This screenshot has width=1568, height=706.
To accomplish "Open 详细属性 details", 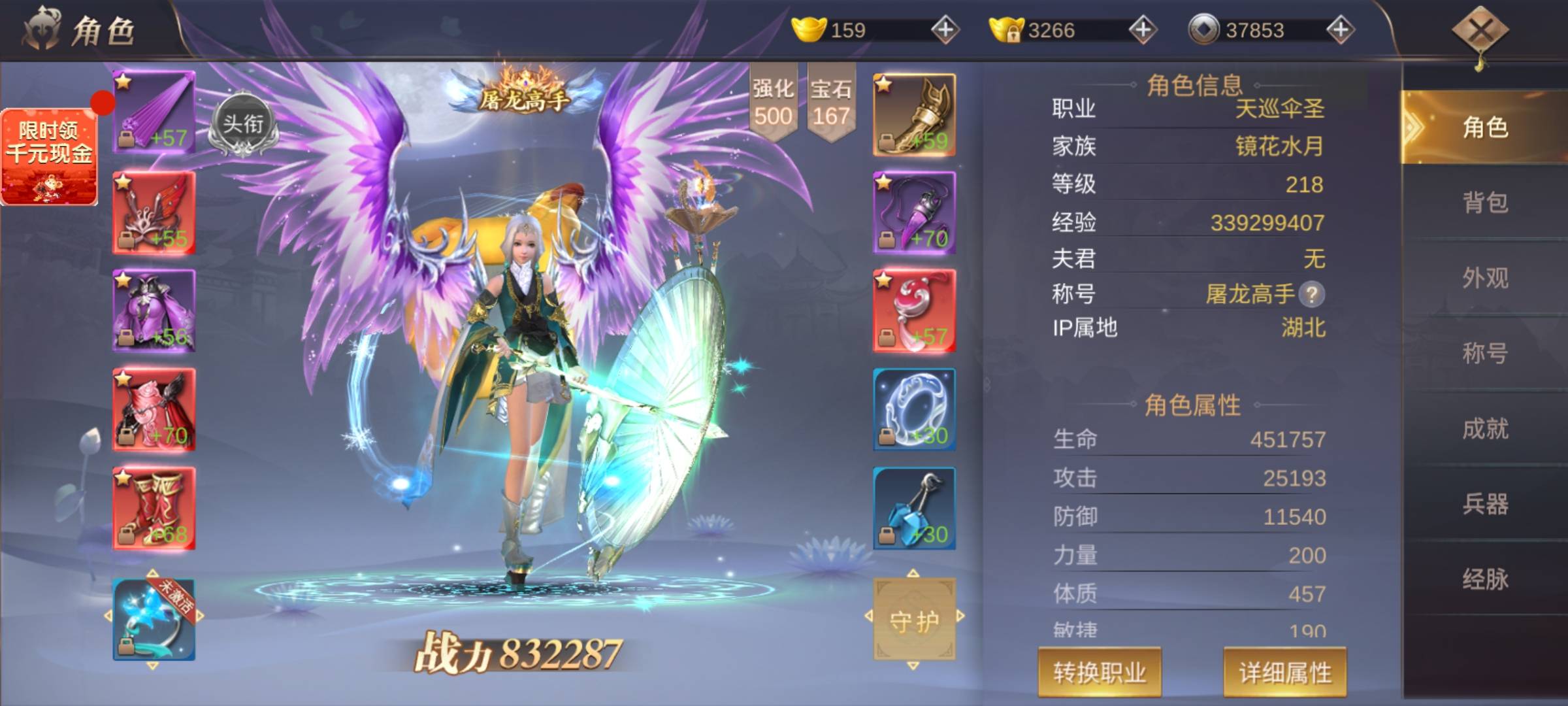I will [1284, 672].
